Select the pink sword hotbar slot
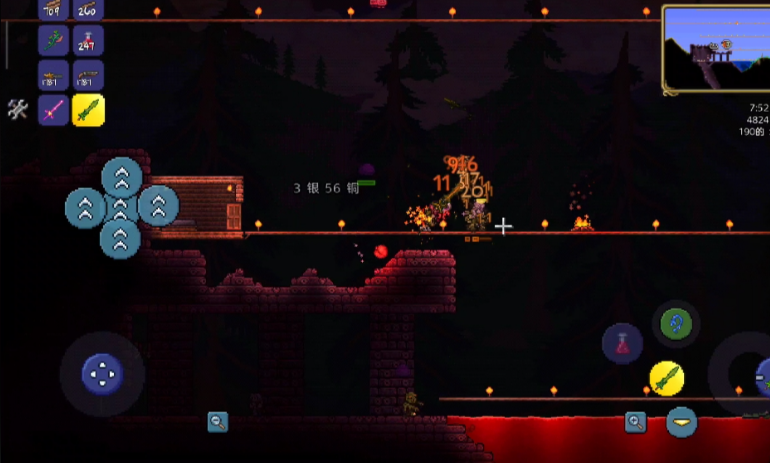Viewport: 770px width, 463px height. 53,110
